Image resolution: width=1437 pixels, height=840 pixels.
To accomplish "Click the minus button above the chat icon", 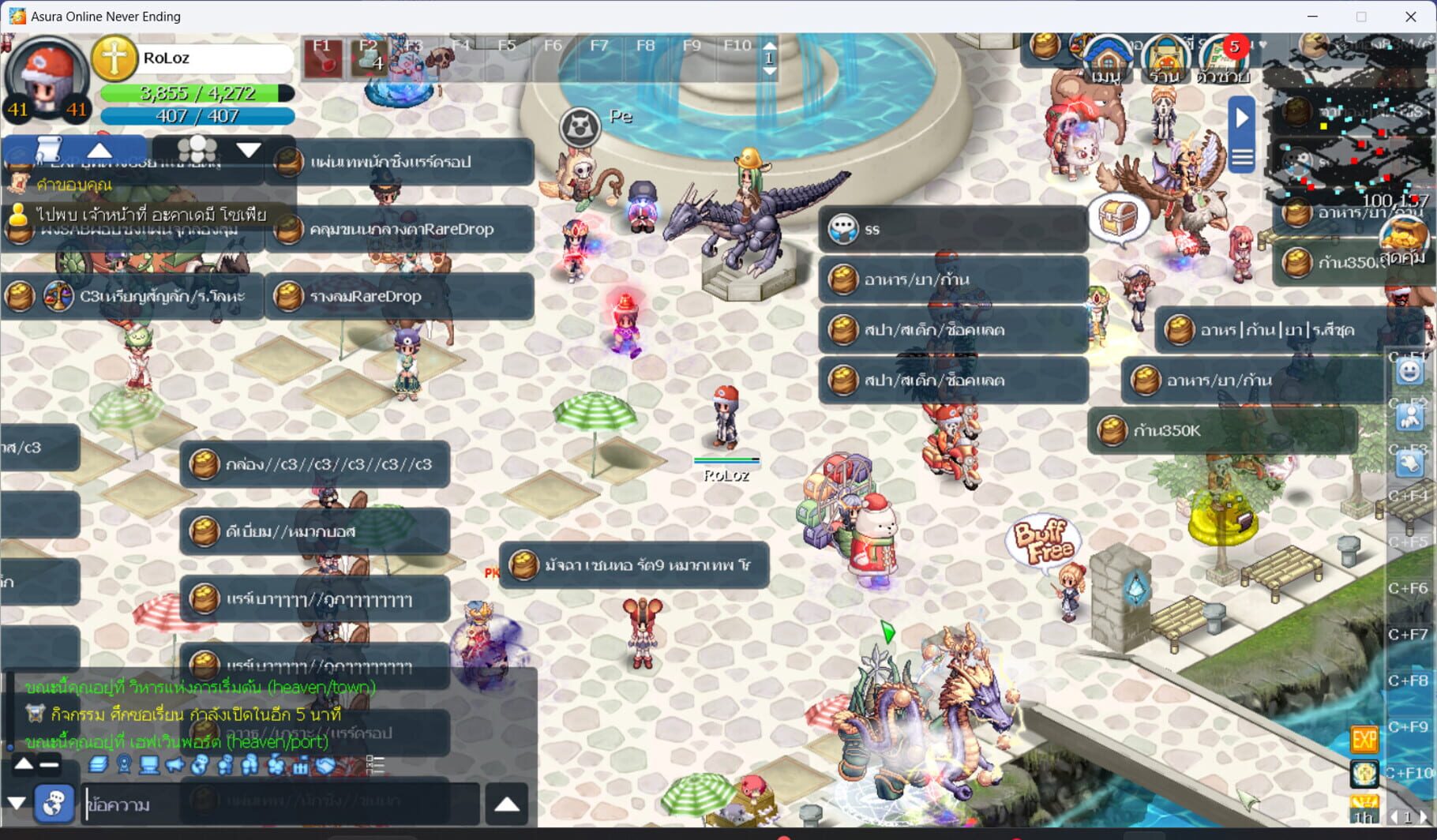I will pos(48,764).
